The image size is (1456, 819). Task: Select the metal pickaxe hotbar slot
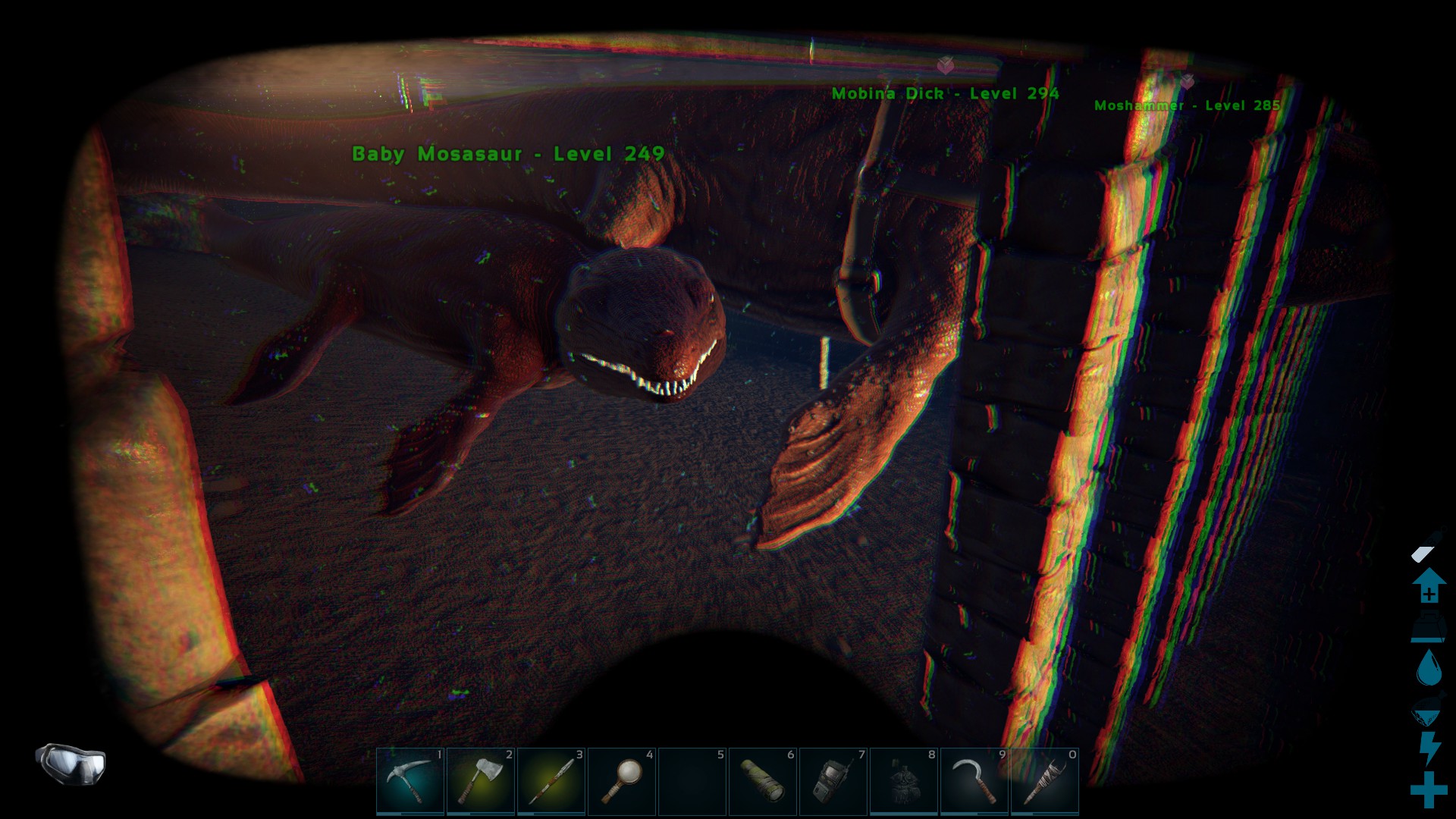[410, 781]
